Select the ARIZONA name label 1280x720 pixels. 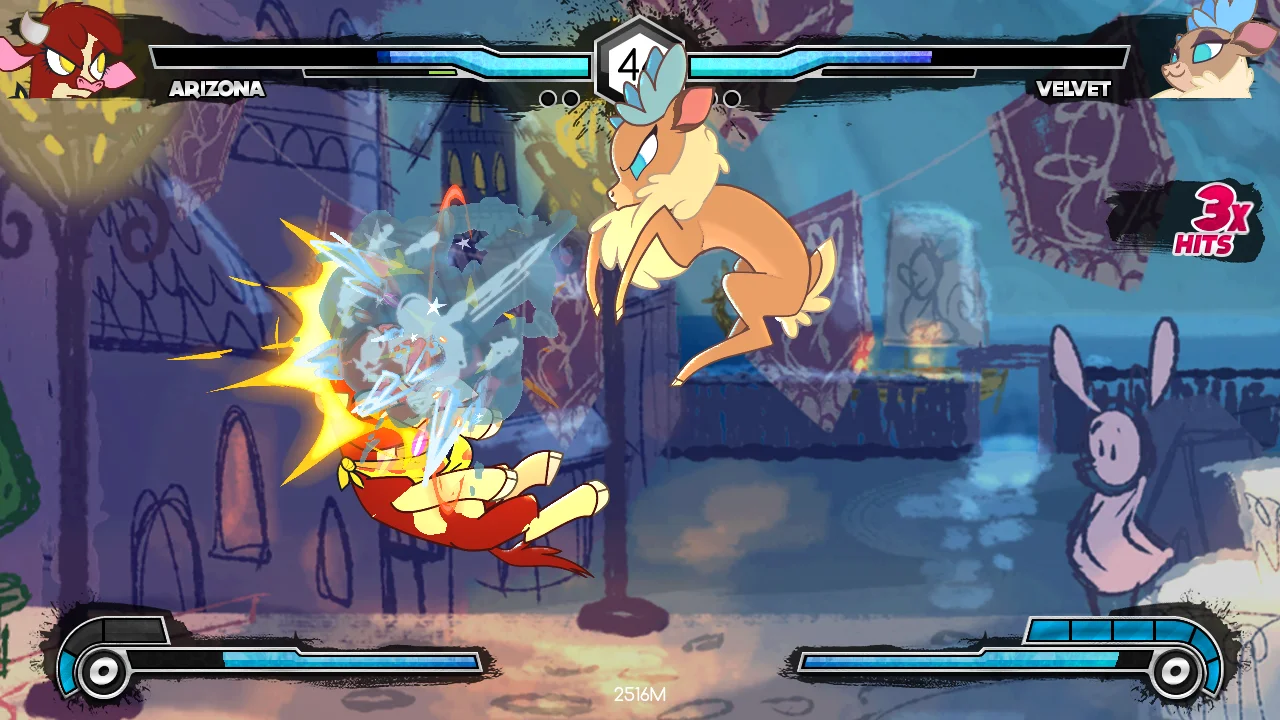pyautogui.click(x=216, y=89)
